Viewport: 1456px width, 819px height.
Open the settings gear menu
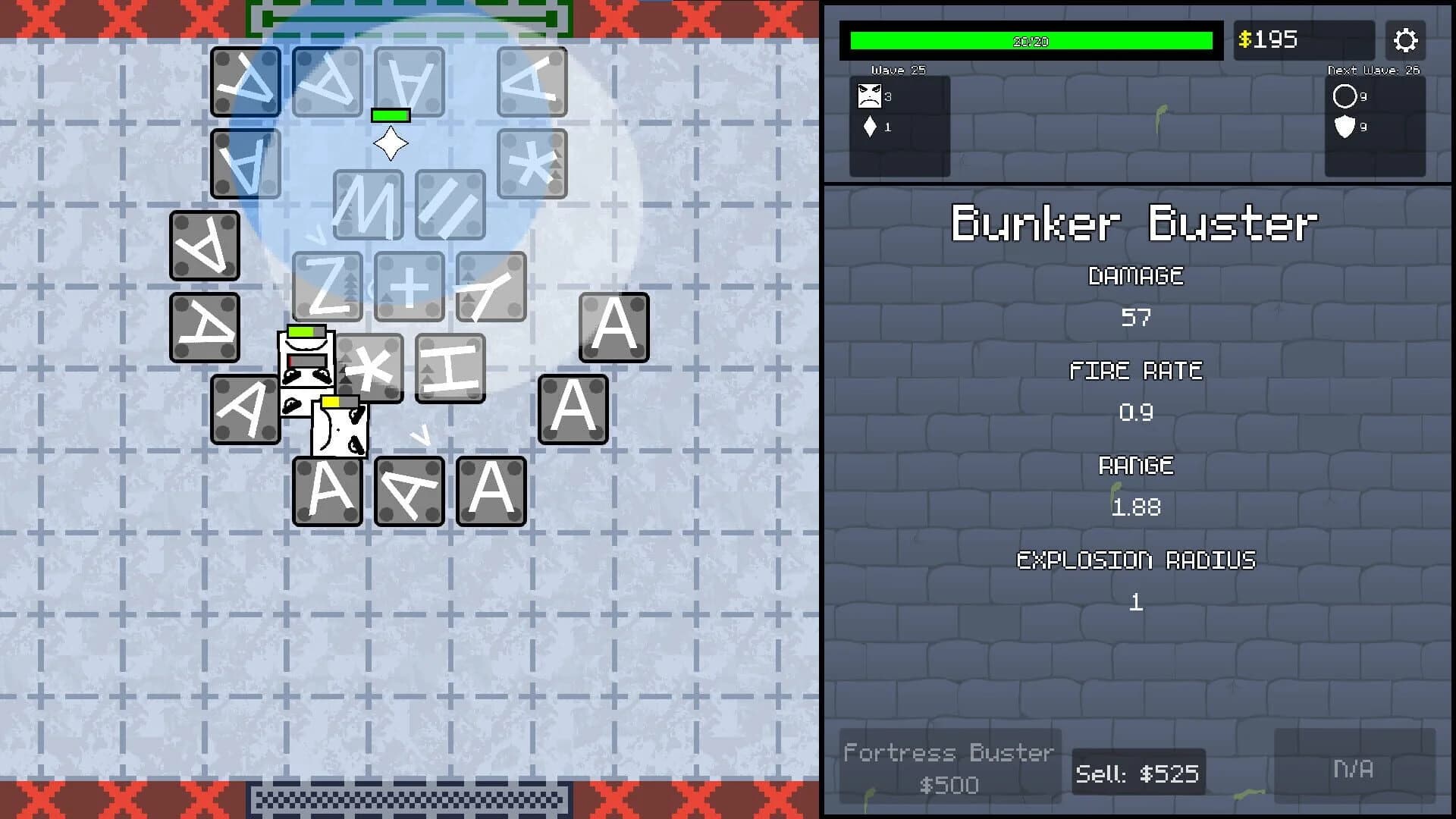click(1406, 41)
